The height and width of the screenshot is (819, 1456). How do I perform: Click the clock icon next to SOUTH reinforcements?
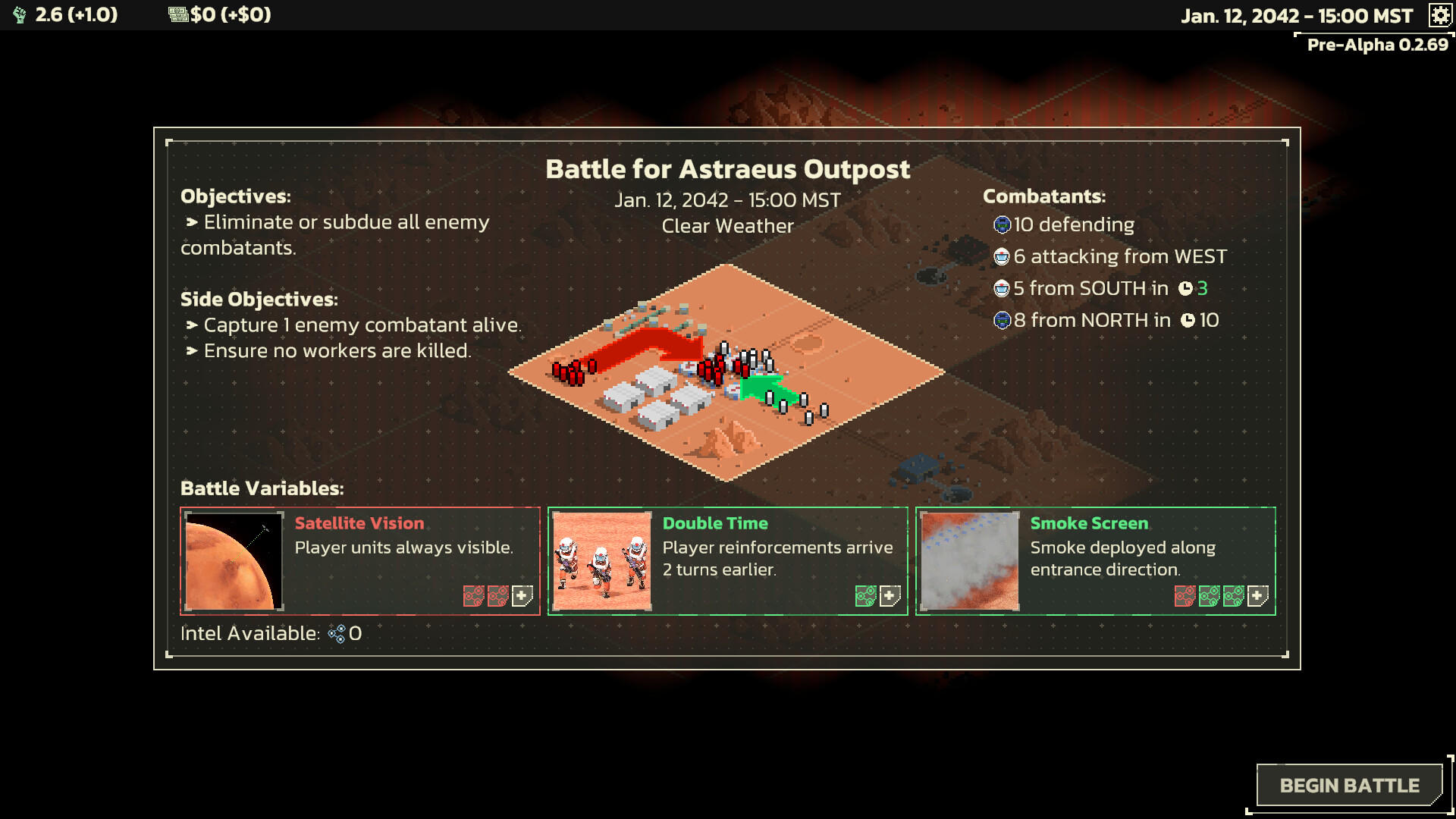coord(1186,288)
